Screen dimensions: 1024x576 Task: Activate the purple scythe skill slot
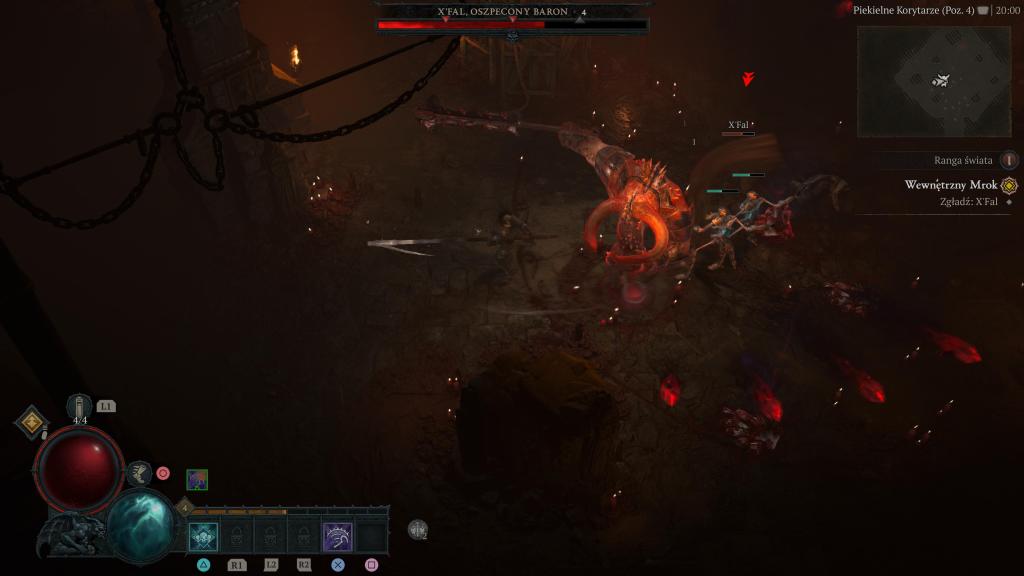tap(337, 537)
